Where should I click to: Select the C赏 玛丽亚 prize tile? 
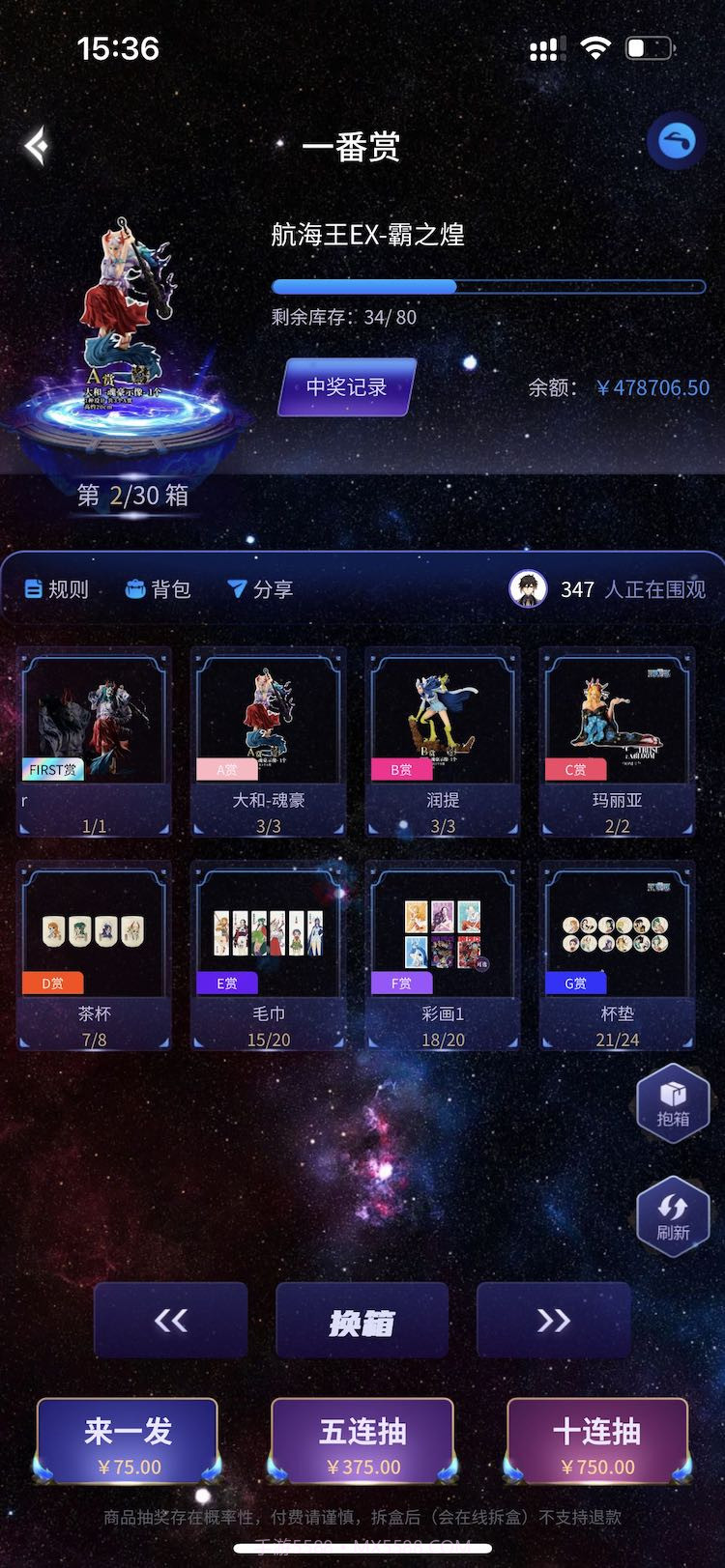click(617, 740)
